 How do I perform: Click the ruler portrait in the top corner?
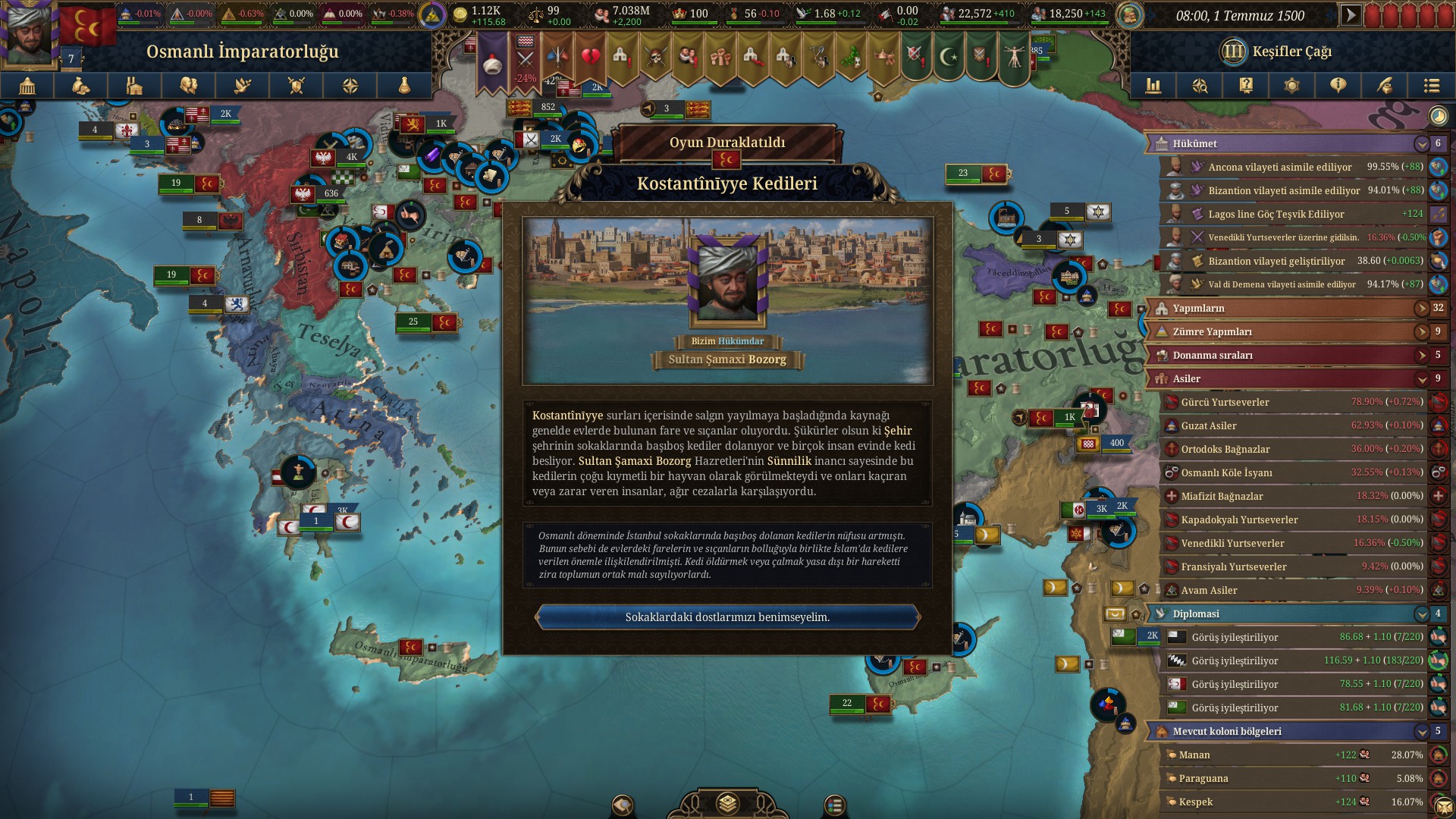[29, 32]
